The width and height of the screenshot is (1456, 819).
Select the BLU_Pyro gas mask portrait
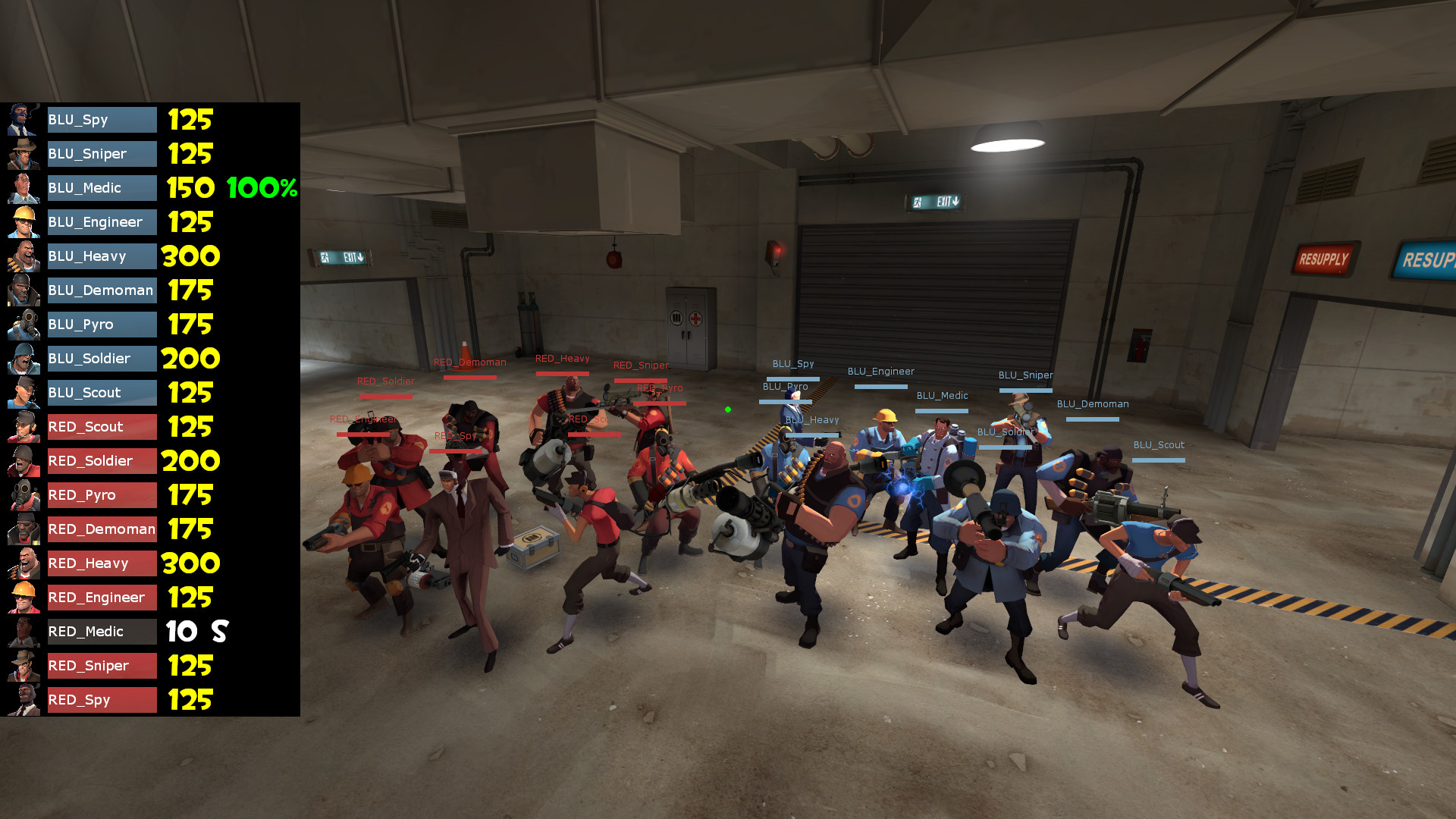23,325
